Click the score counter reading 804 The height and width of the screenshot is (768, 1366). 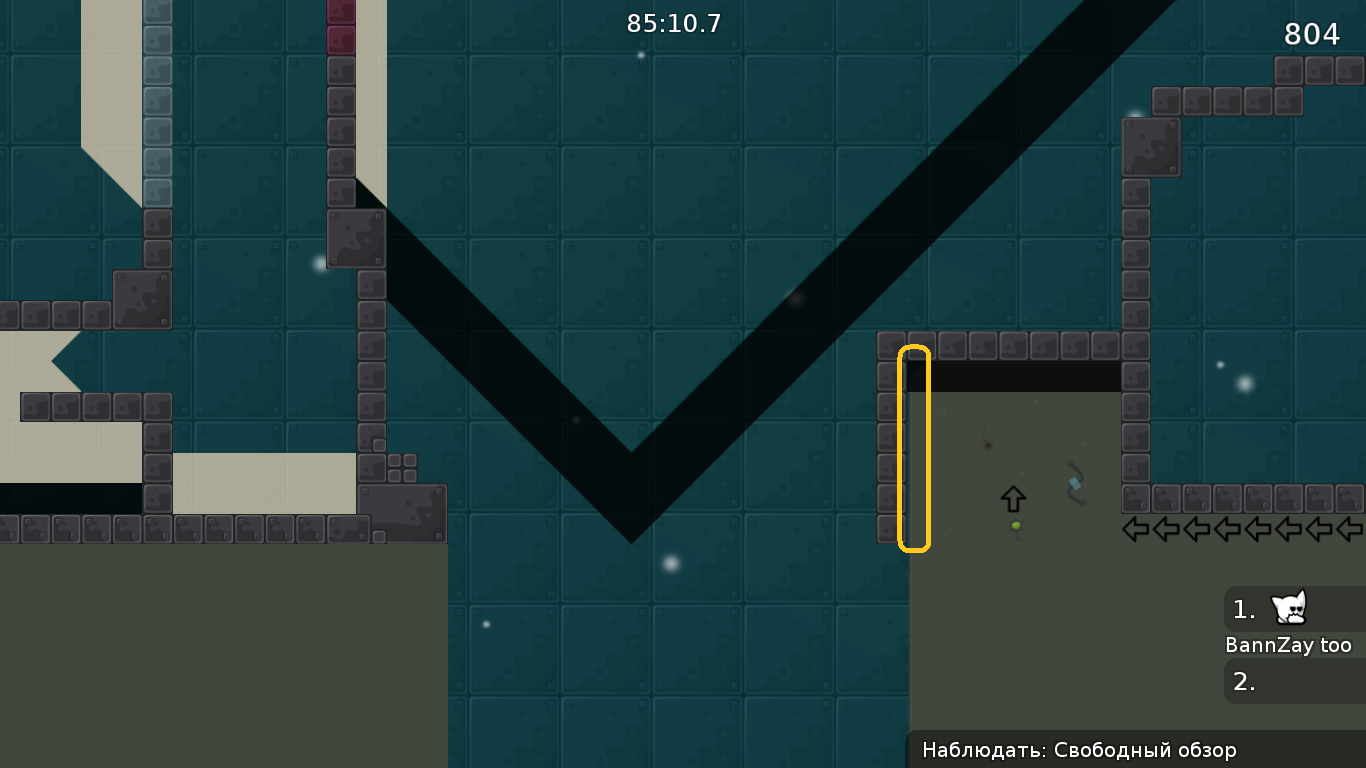coord(1312,34)
